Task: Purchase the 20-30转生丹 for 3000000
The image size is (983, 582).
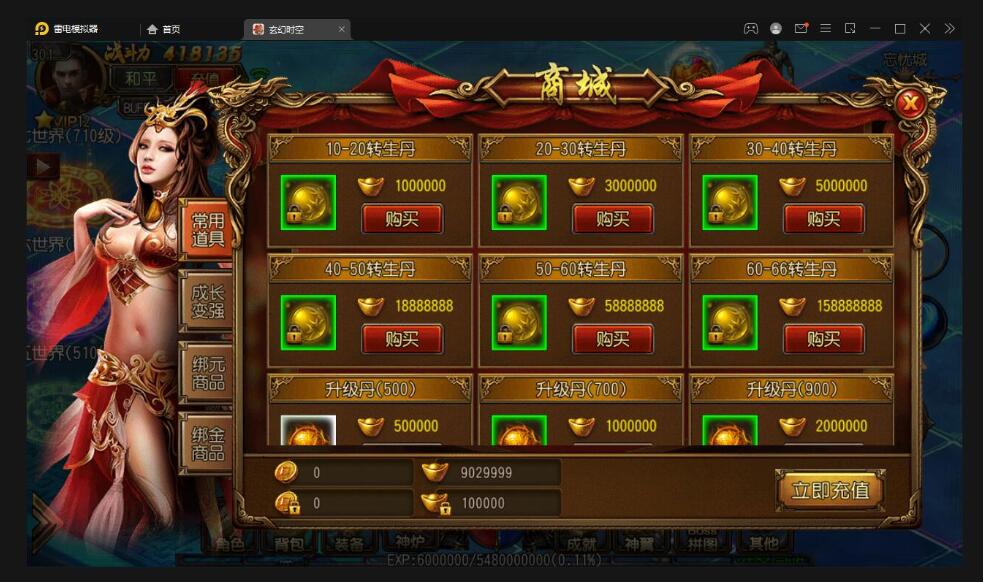Action: point(612,219)
